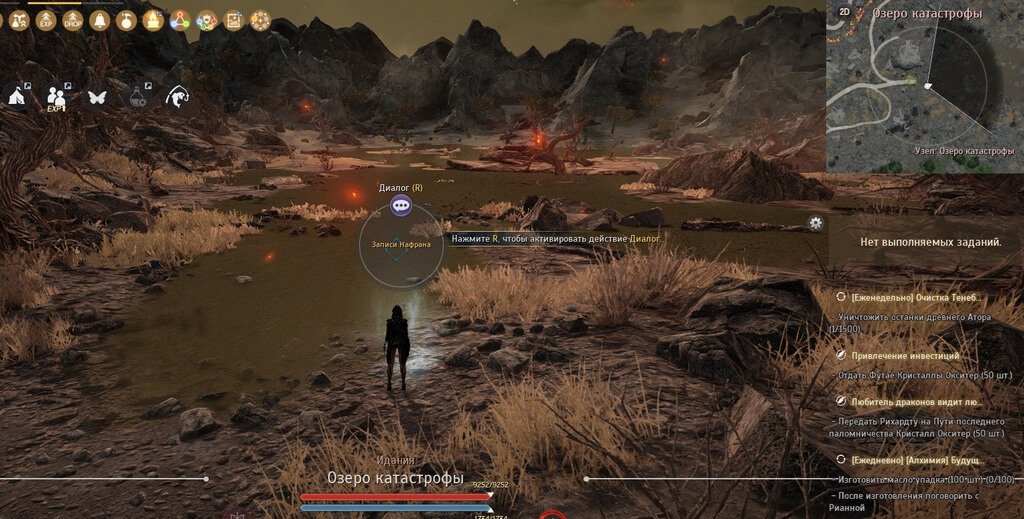
Task: Open the tent camp icon
Action: pos(17,96)
